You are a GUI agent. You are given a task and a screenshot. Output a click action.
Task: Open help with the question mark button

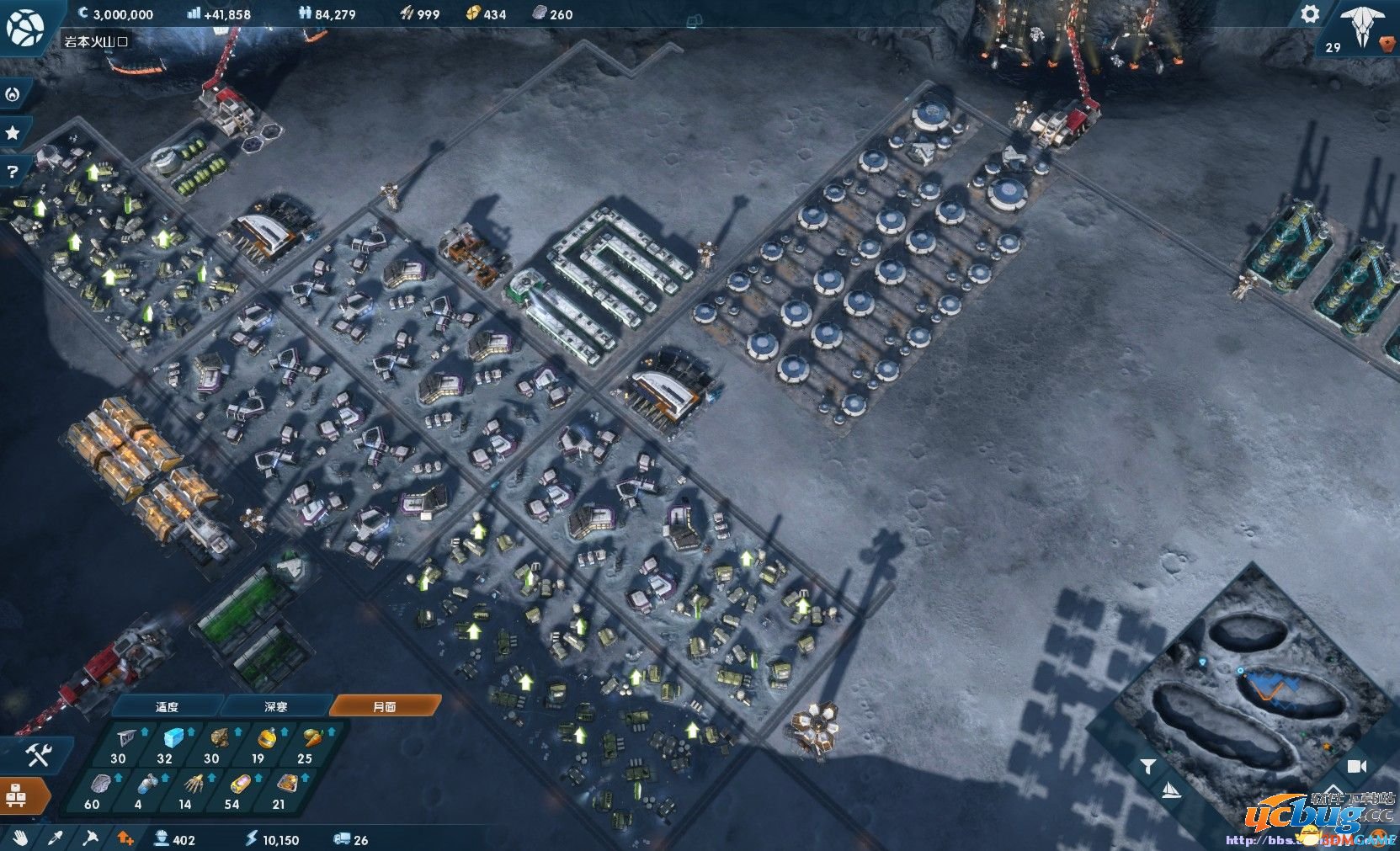(x=11, y=171)
